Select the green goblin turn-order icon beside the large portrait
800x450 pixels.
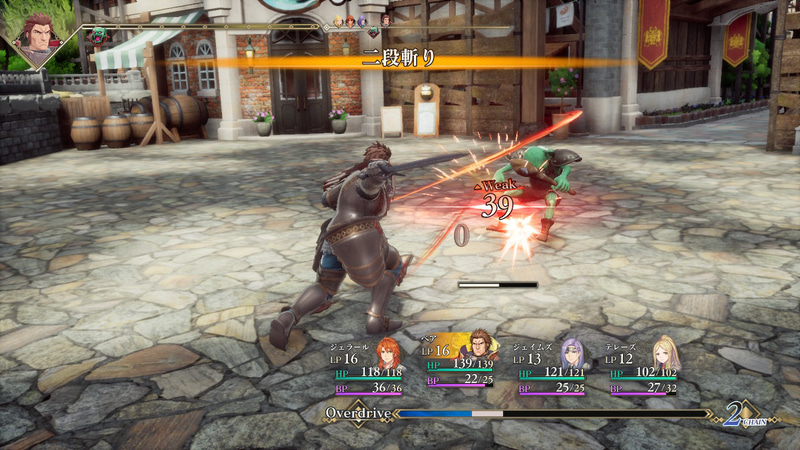pyautogui.click(x=98, y=36)
